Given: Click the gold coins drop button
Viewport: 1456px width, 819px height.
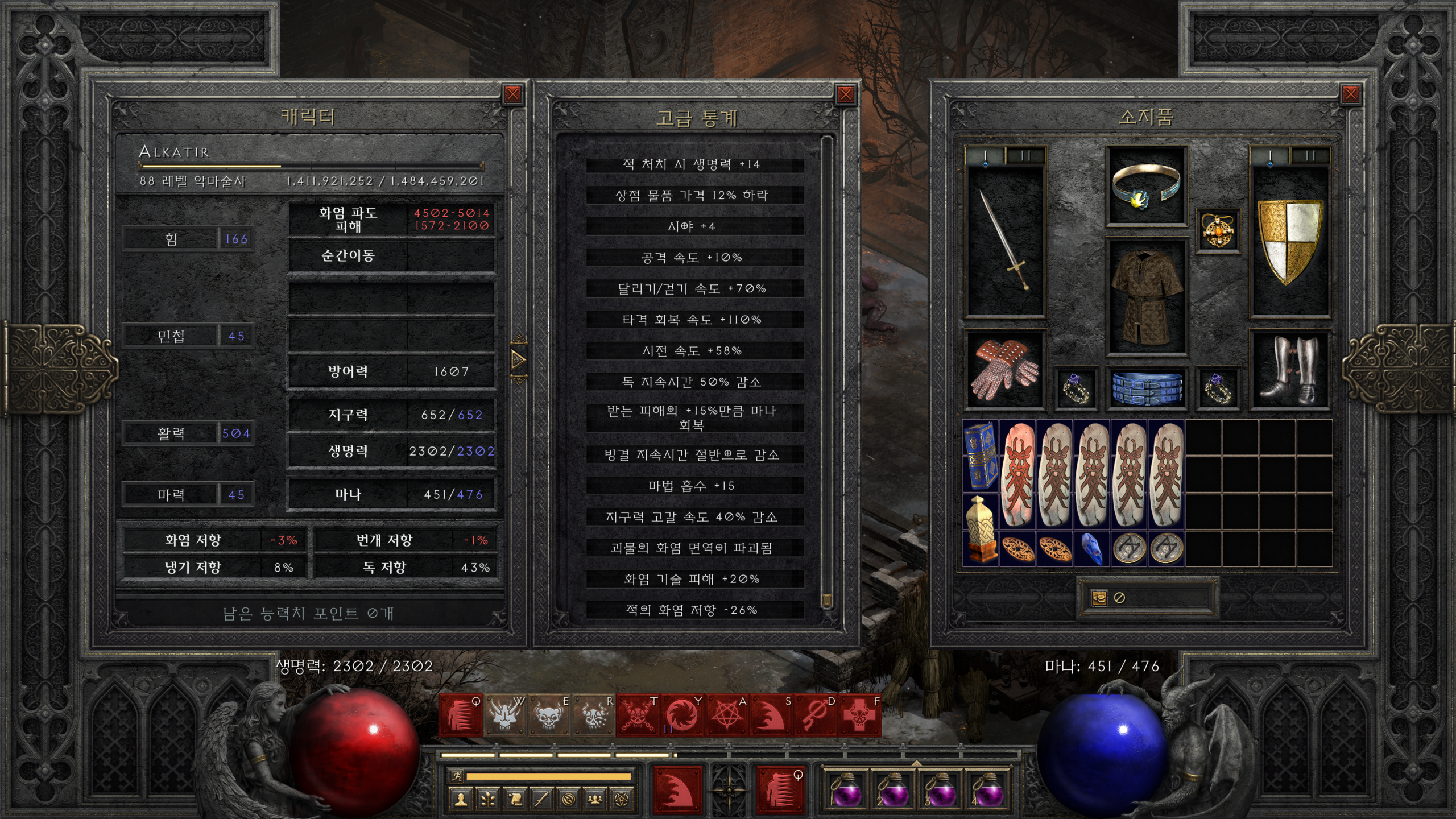Looking at the screenshot, I should [x=1099, y=598].
